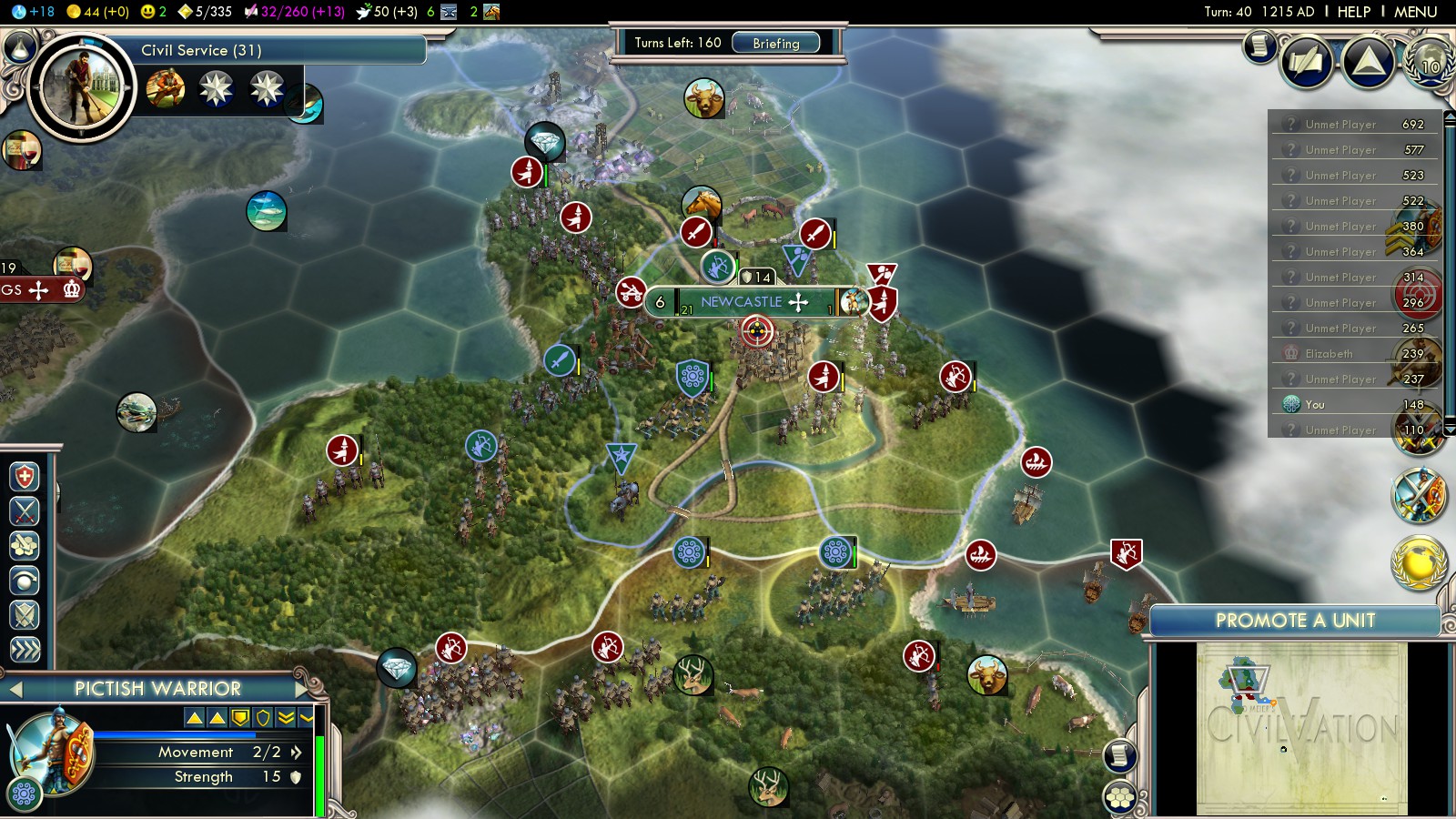
Task: Select the crossed swords action icon
Action: (x=25, y=511)
